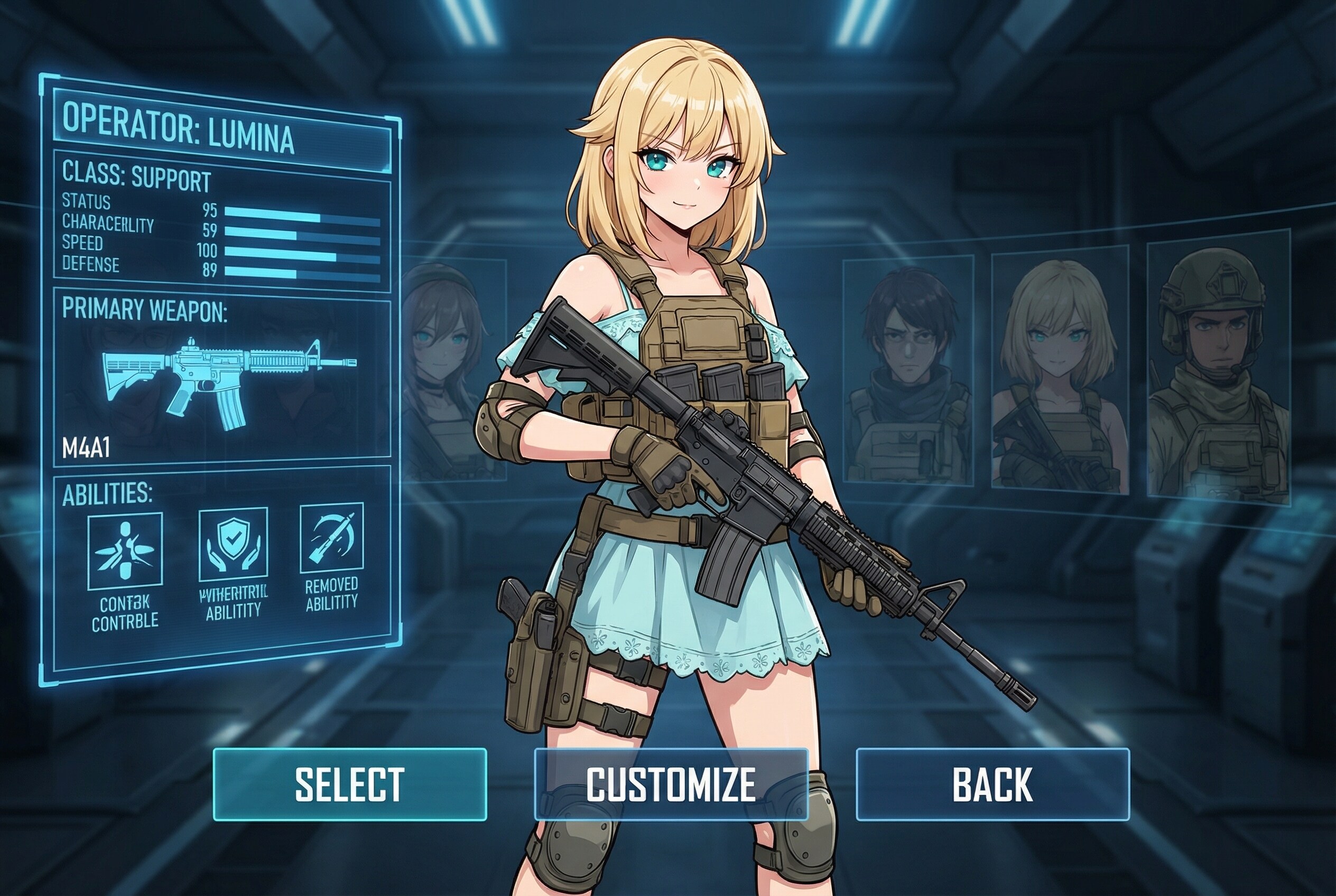Confirm the operator with the SELECT button
The image size is (1336, 896).
pos(350,784)
